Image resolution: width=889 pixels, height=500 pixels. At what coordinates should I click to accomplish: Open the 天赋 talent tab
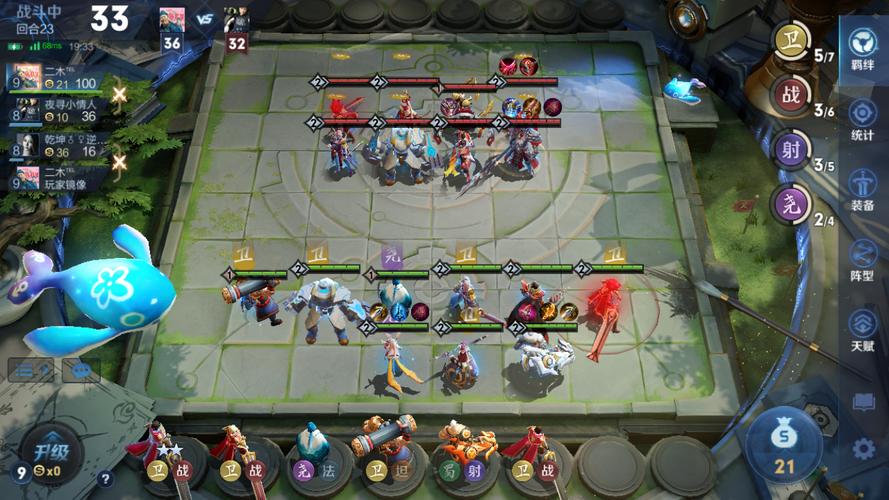862,329
